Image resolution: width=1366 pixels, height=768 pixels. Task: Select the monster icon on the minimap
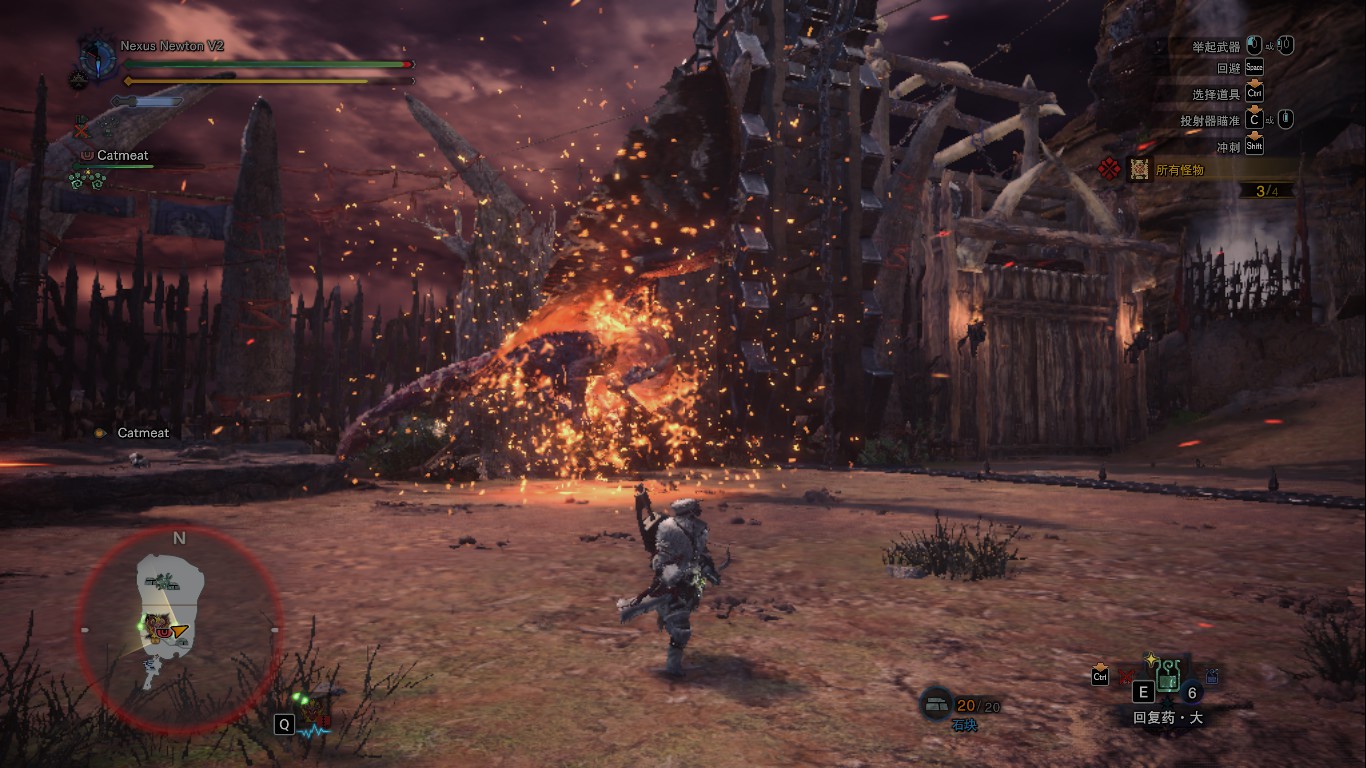pos(155,628)
